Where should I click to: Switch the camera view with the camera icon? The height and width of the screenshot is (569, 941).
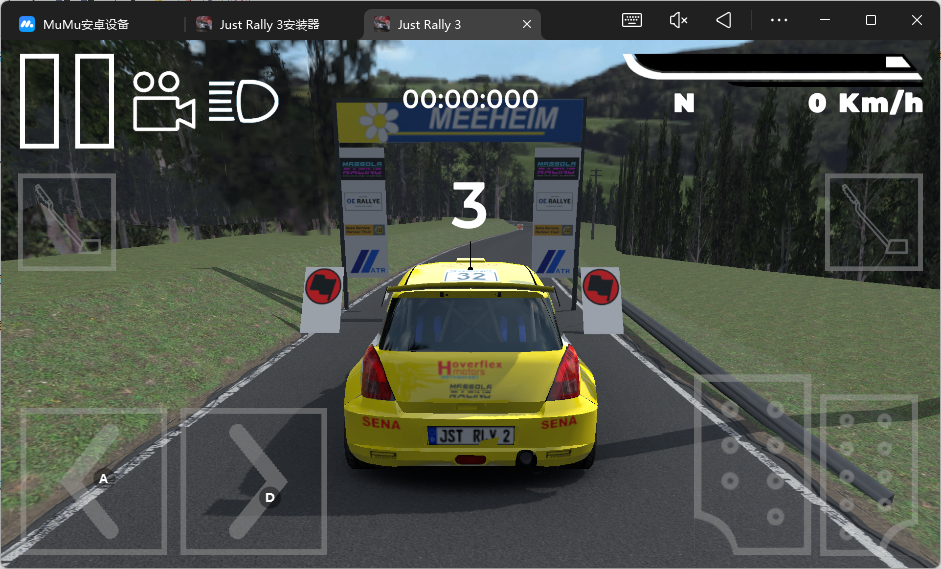[163, 101]
